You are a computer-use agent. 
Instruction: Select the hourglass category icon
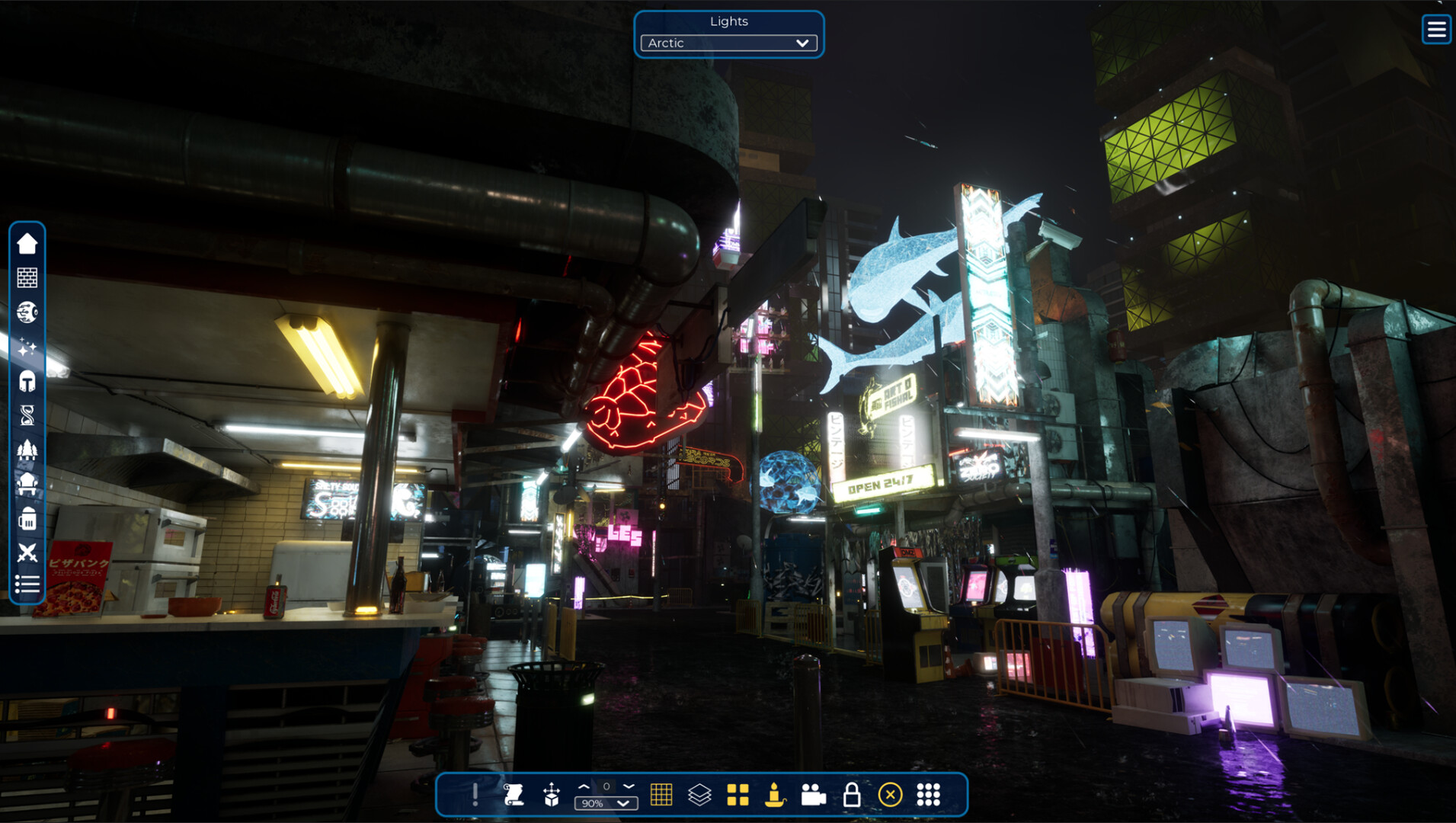coord(27,416)
